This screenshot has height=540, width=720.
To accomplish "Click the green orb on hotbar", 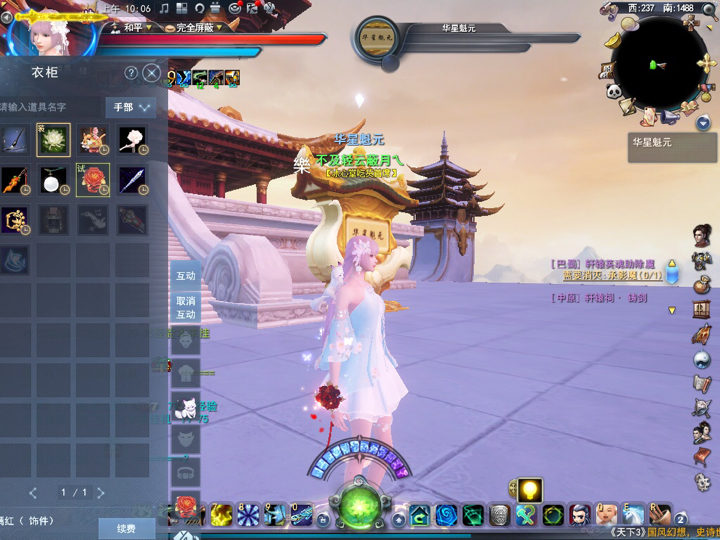I will [x=360, y=506].
